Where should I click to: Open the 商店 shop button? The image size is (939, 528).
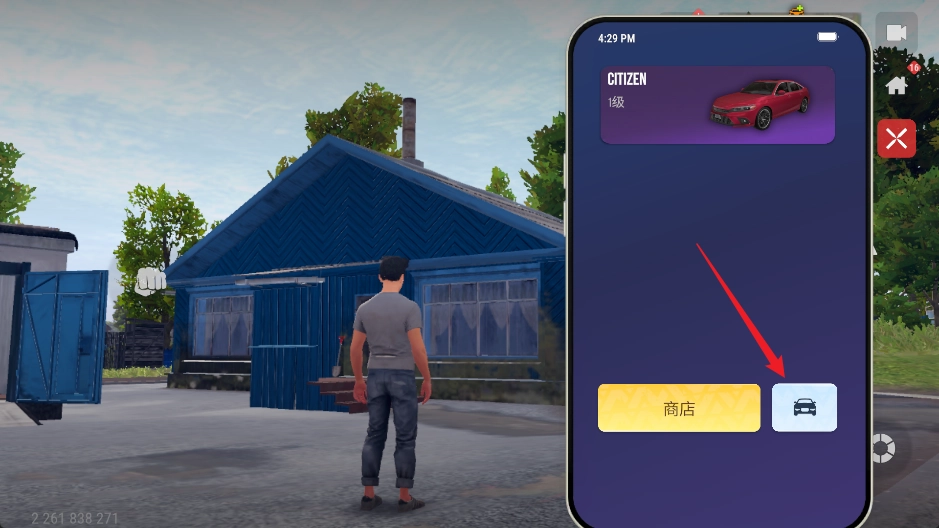click(679, 408)
